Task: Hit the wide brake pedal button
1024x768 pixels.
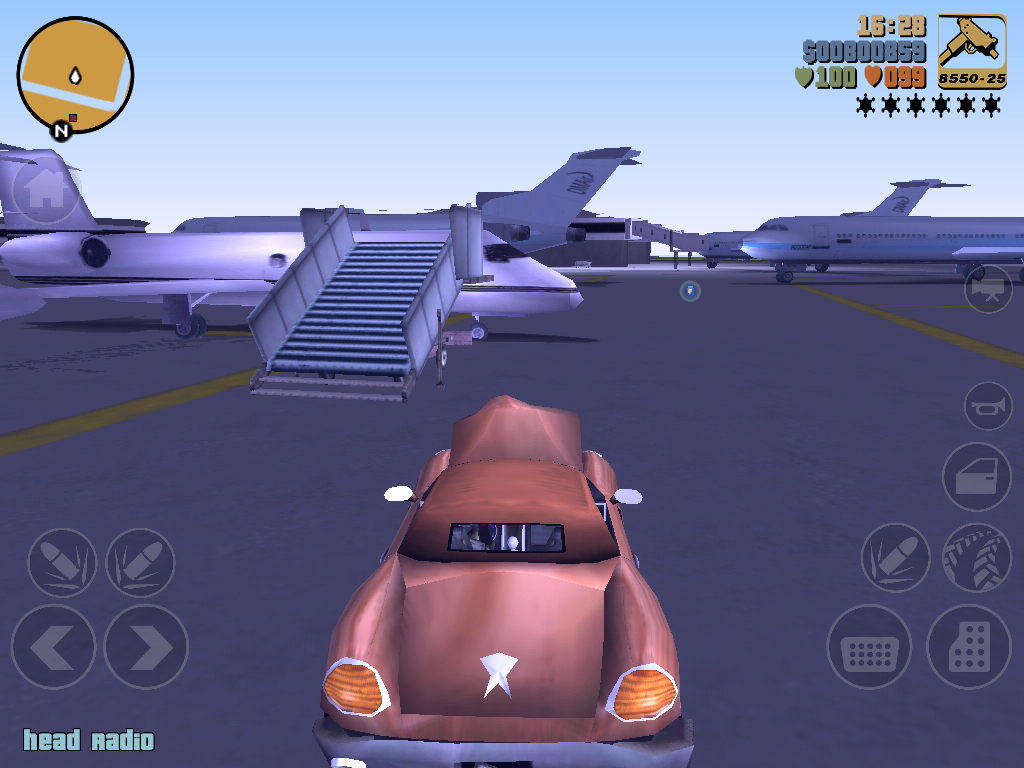Action: (869, 647)
